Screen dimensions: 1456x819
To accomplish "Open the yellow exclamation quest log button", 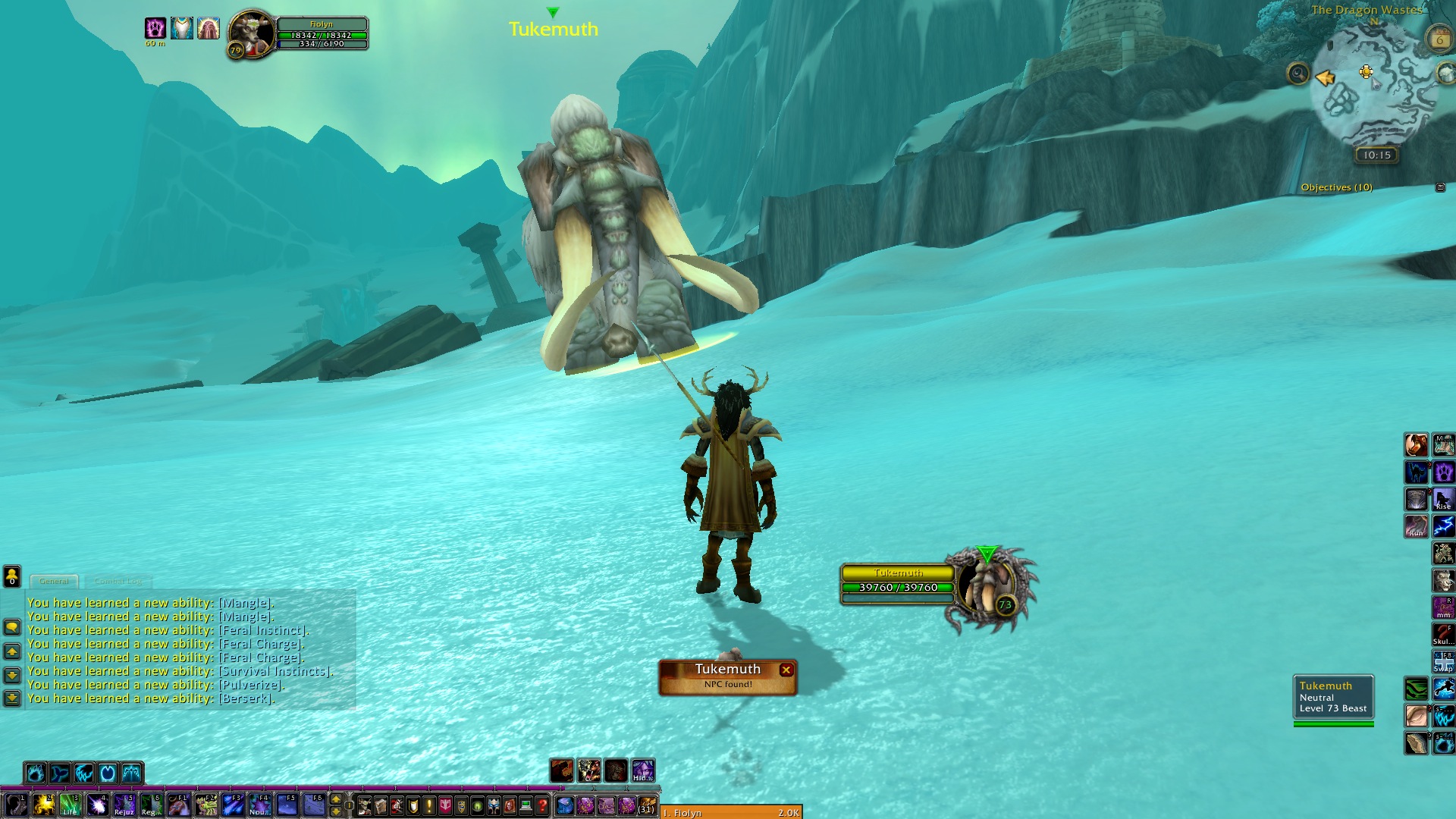I will (429, 805).
